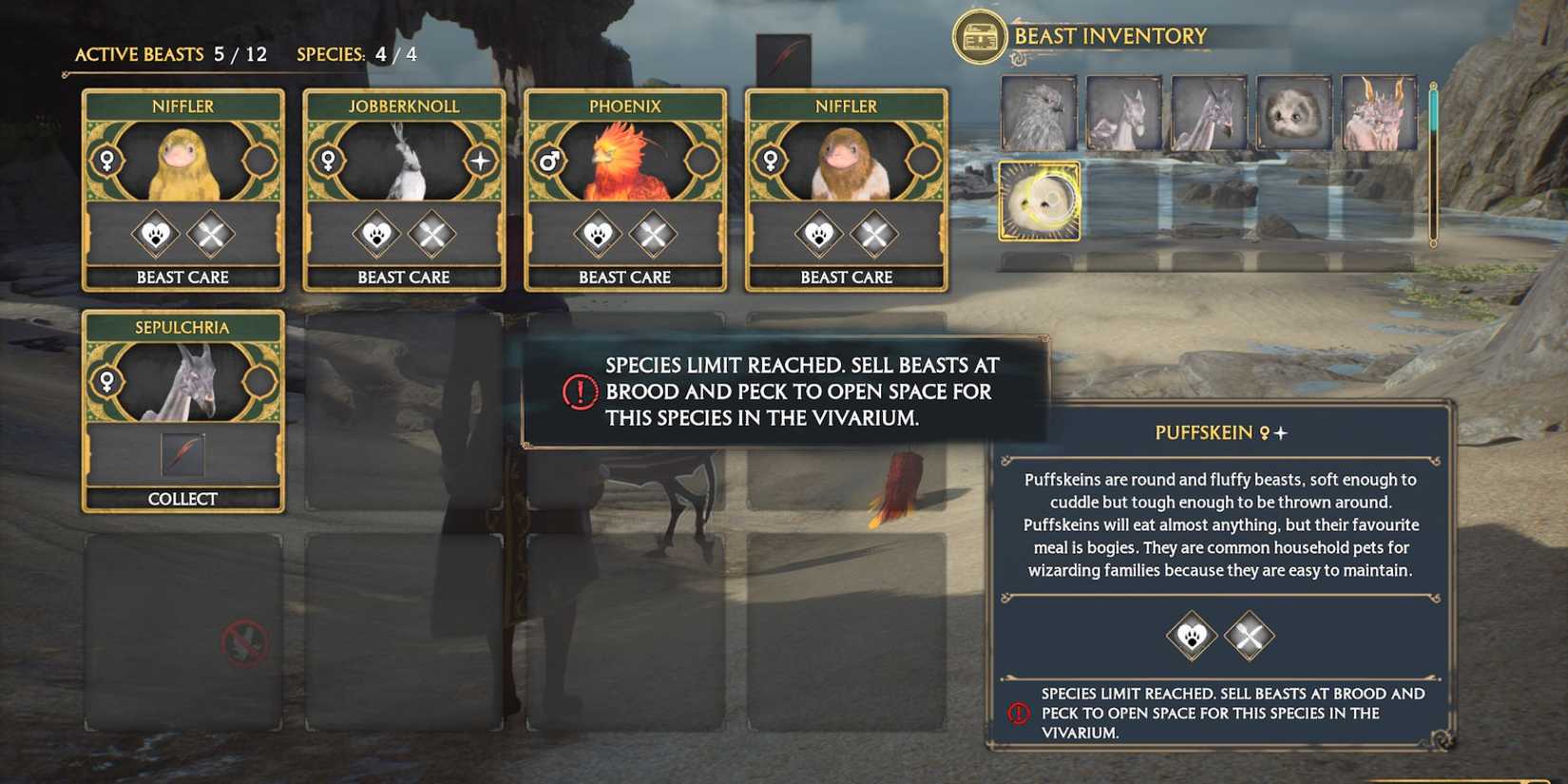1568x784 pixels.
Task: Select the Beast Care paw icon on Niffler card
Action: [x=157, y=234]
